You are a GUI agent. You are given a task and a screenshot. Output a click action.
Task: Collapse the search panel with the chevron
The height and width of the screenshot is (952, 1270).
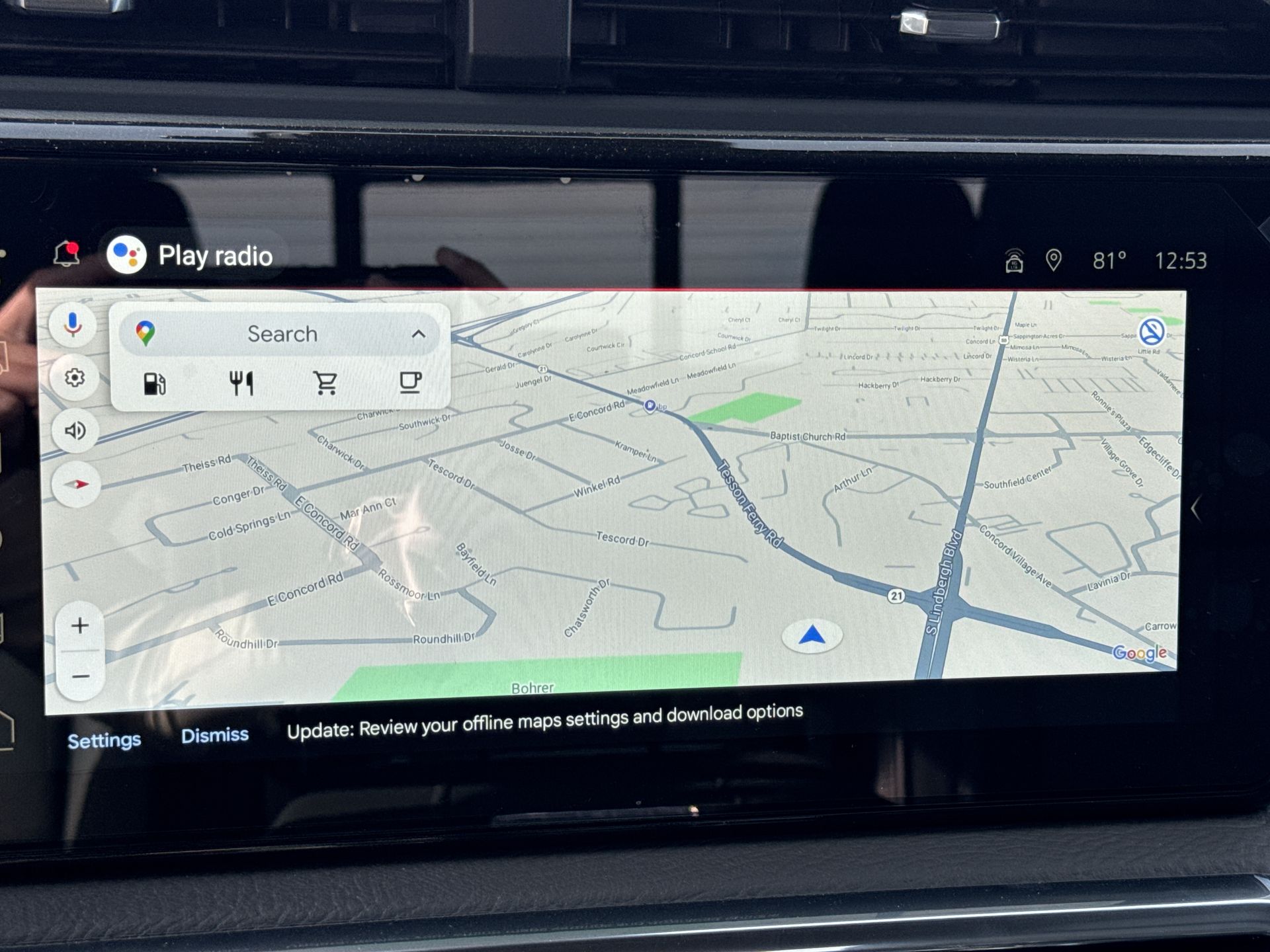(x=418, y=334)
